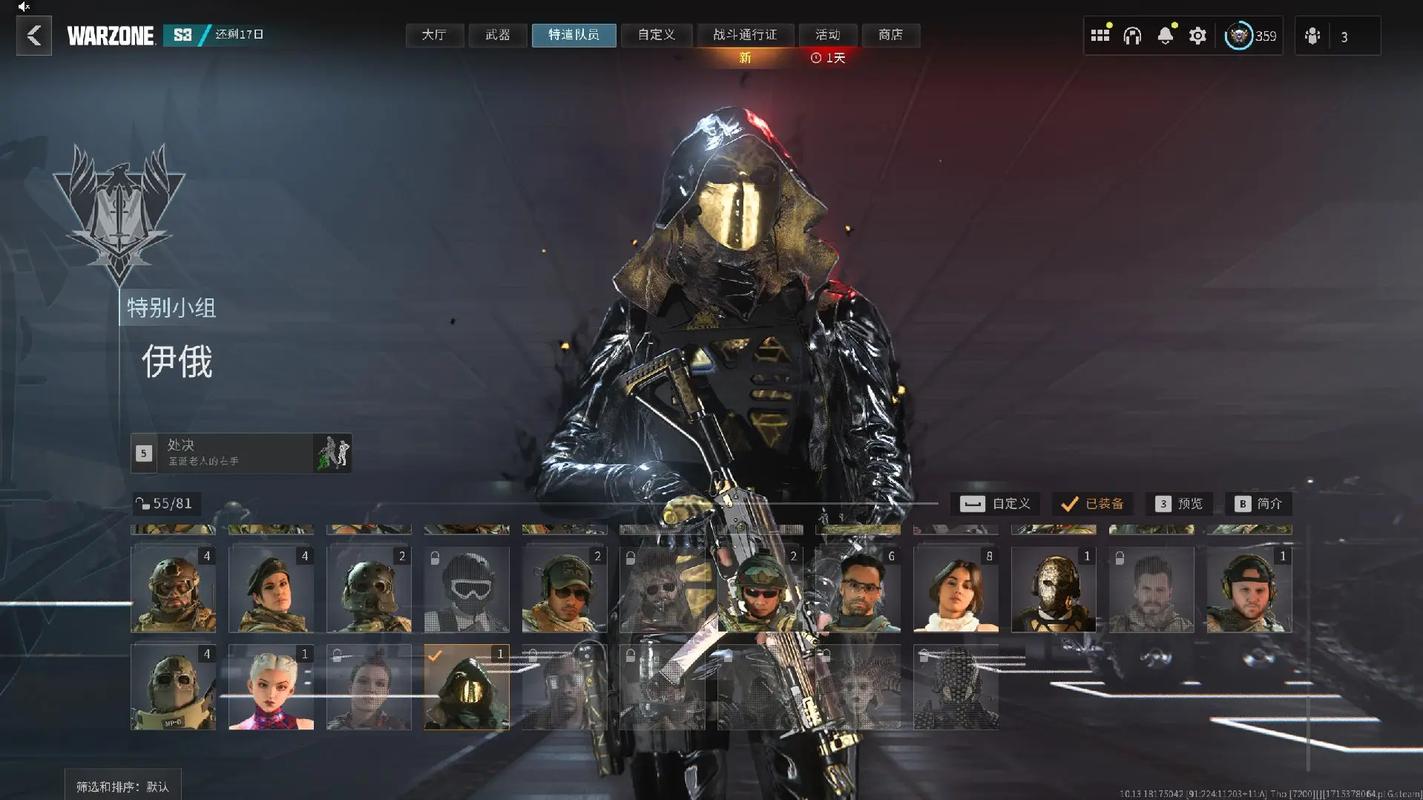Open the 战斗通行证 battle pass tab
1423x800 pixels.
click(744, 35)
